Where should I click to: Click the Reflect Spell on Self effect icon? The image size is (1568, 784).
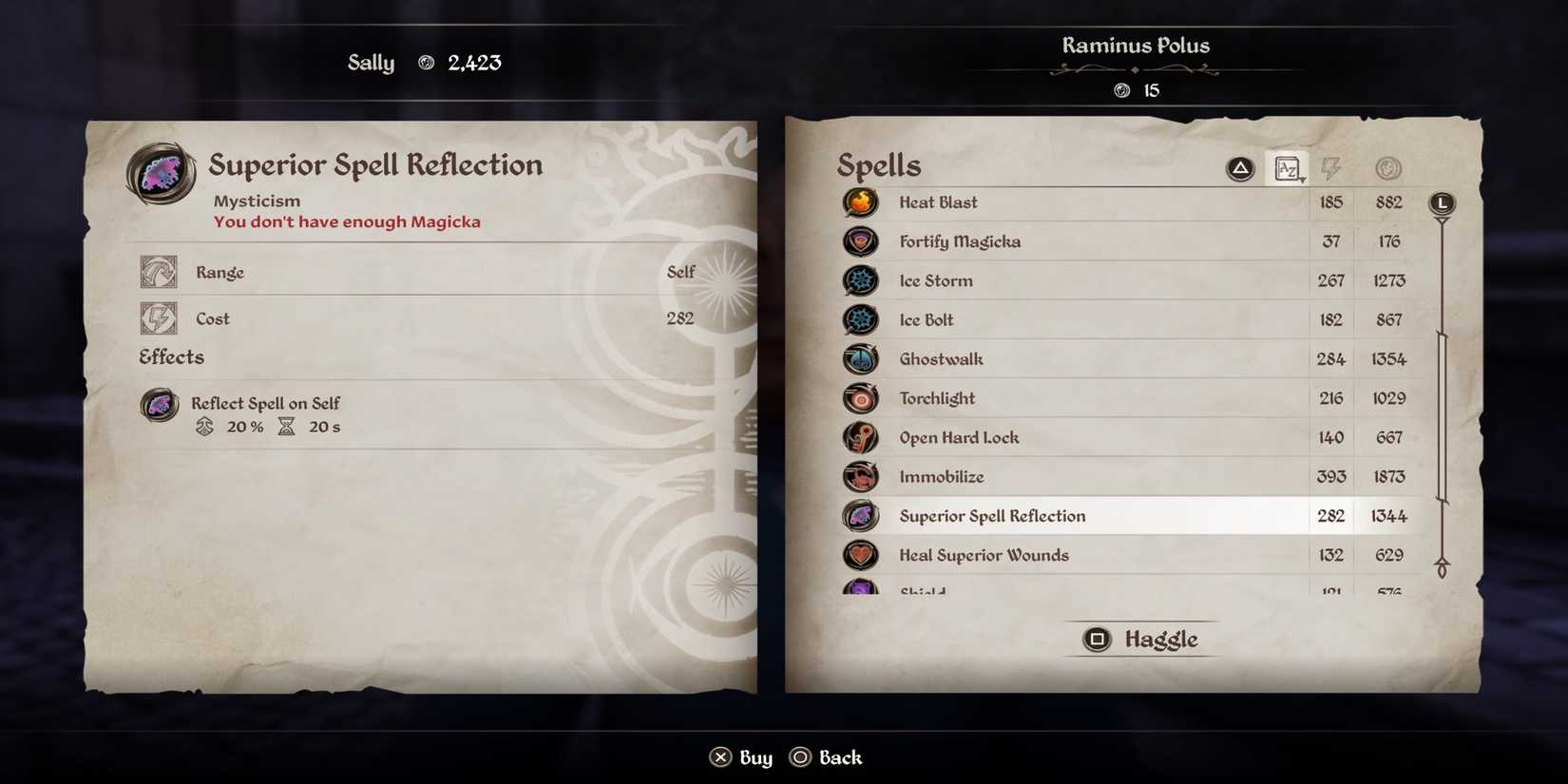click(159, 404)
